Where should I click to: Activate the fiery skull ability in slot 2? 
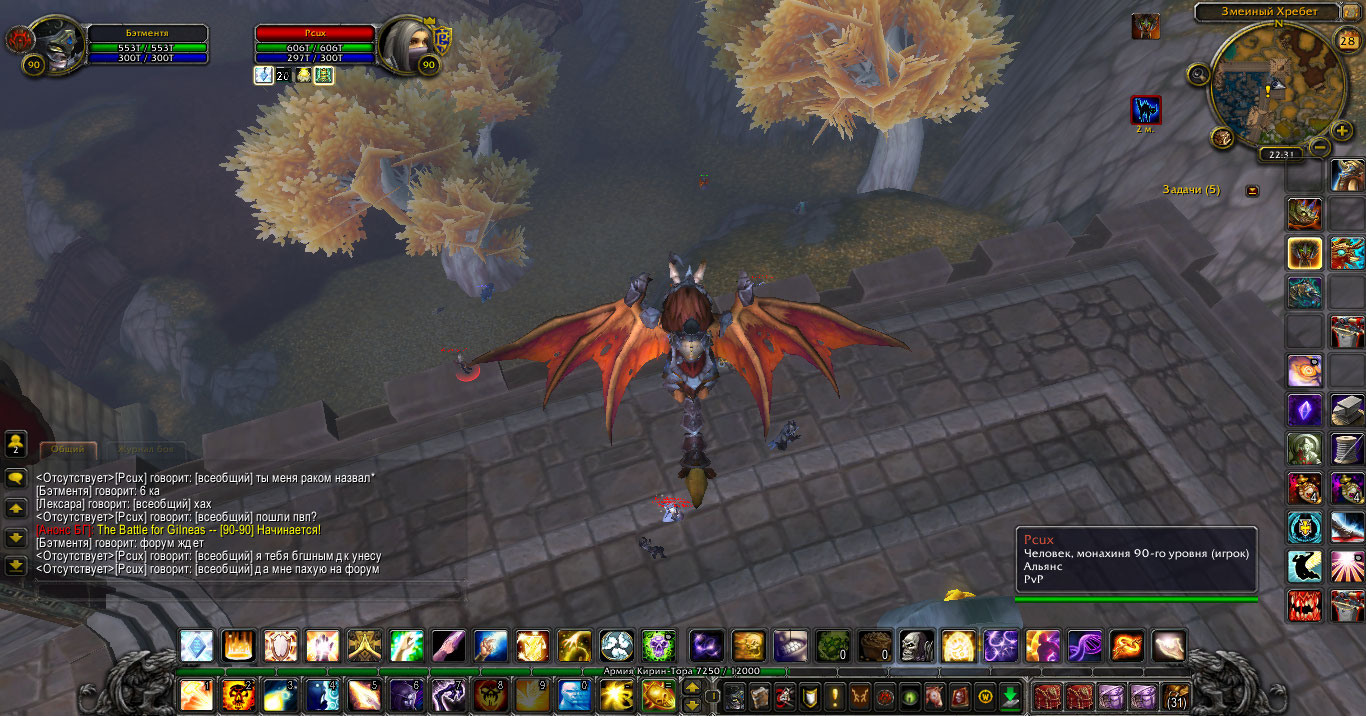pos(238,694)
